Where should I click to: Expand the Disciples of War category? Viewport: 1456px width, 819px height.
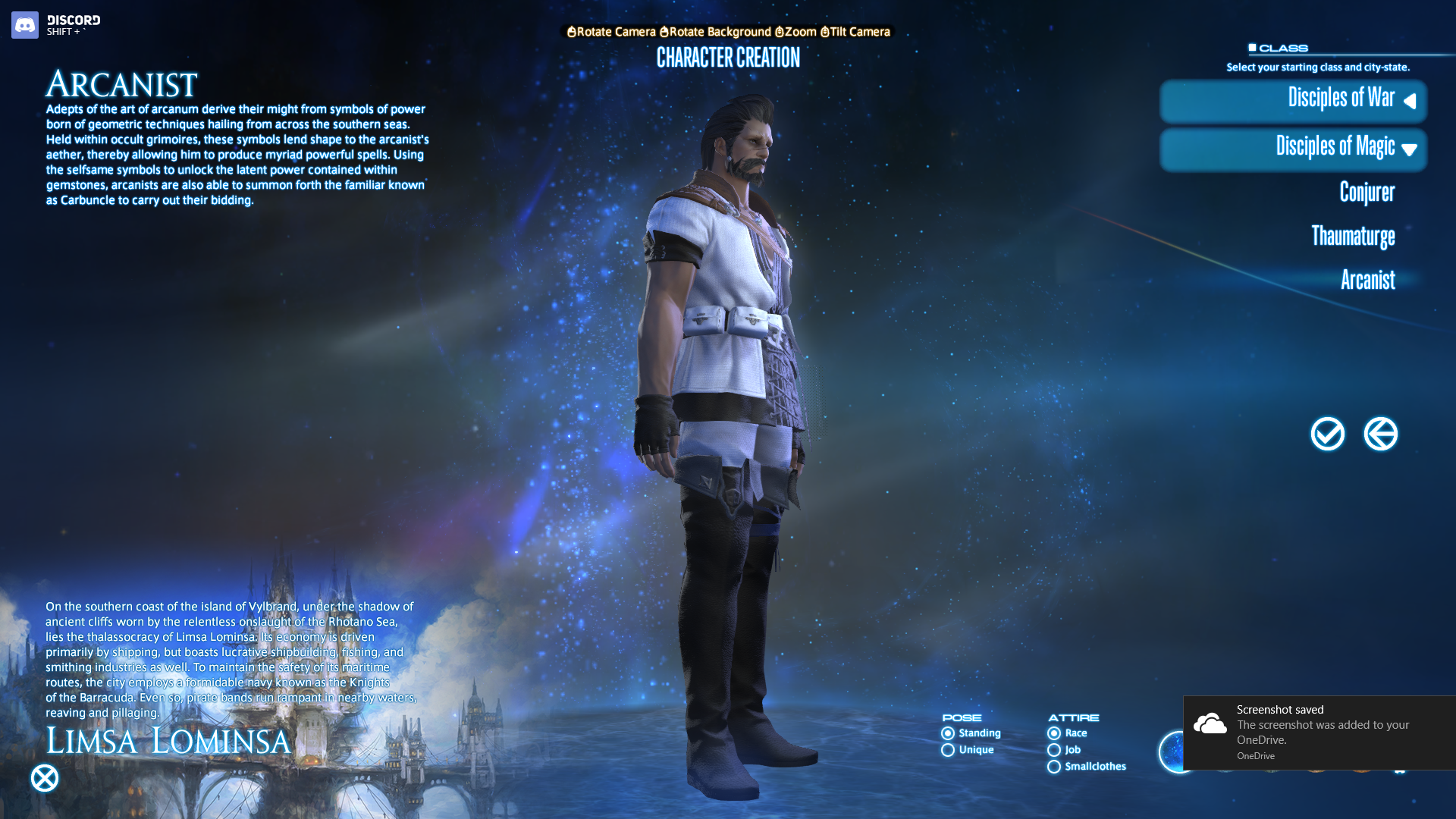1294,100
